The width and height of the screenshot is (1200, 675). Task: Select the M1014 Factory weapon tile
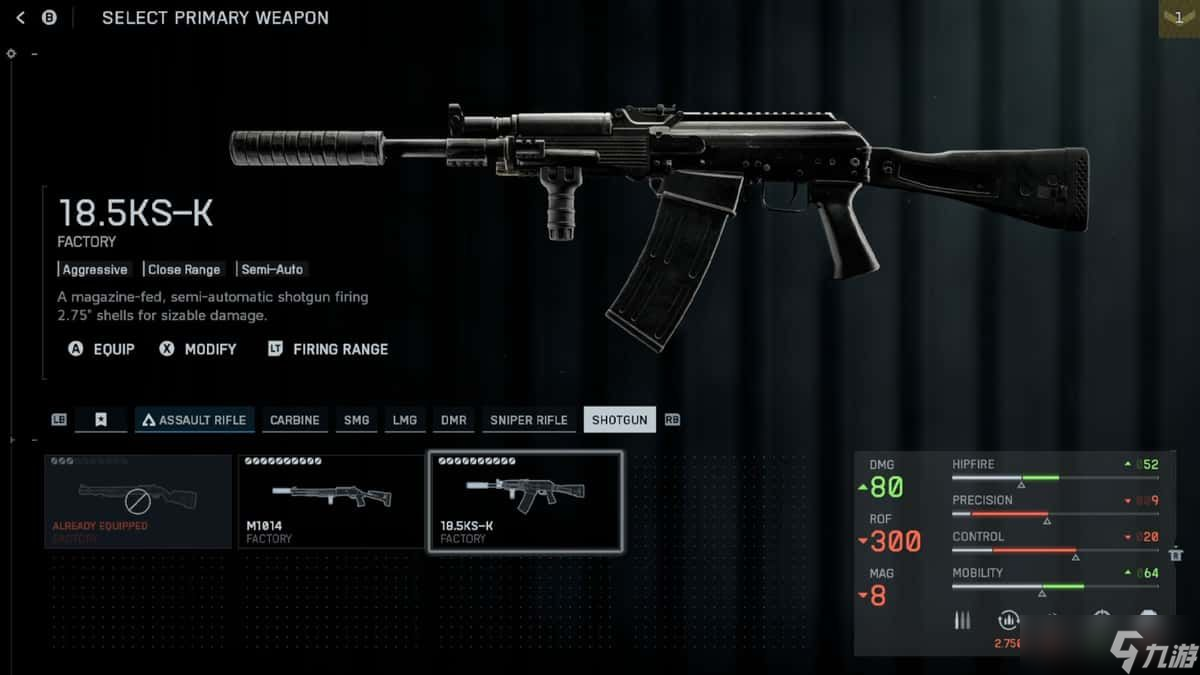330,501
